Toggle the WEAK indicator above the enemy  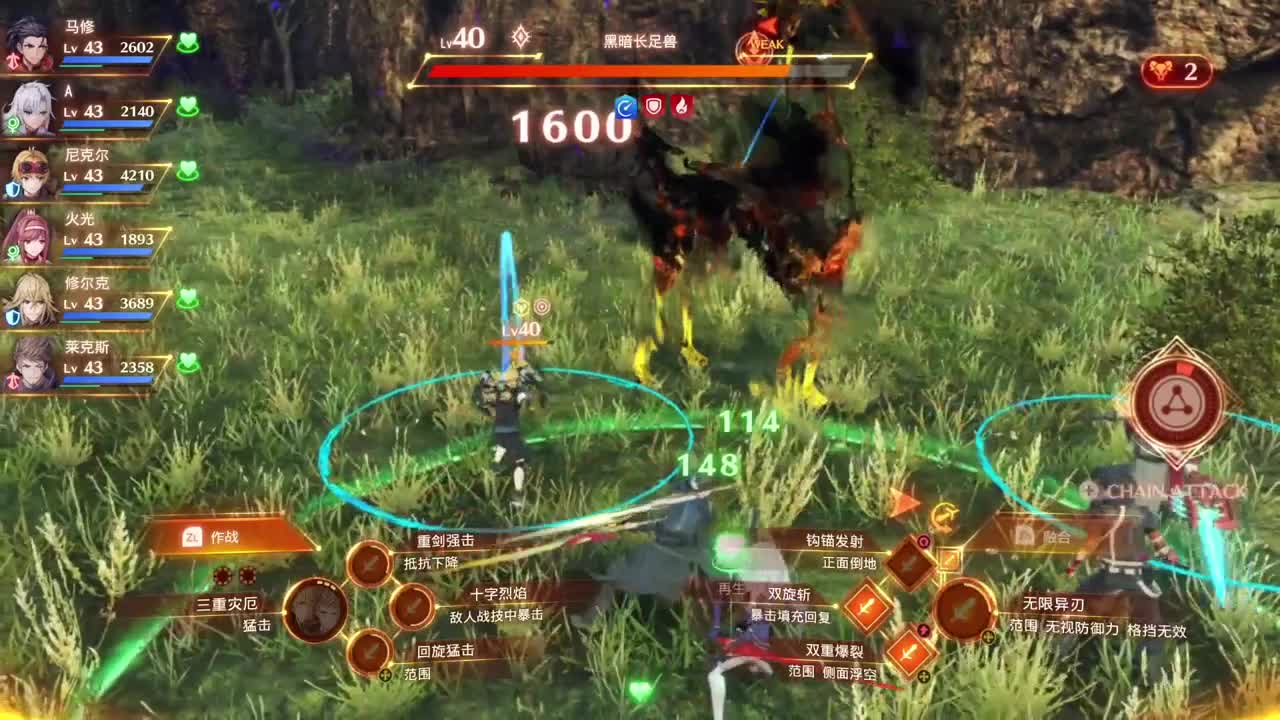pyautogui.click(x=757, y=45)
